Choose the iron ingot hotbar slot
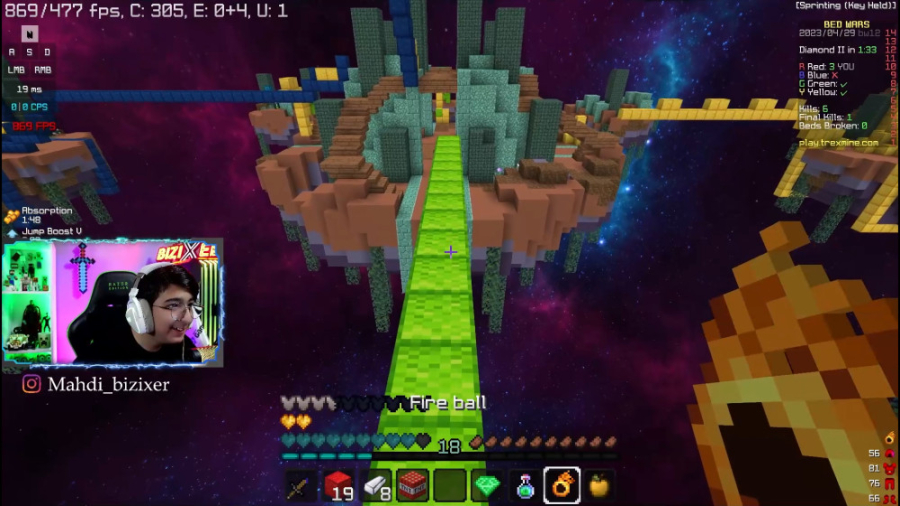Viewport: 900px width, 506px height. click(x=375, y=486)
